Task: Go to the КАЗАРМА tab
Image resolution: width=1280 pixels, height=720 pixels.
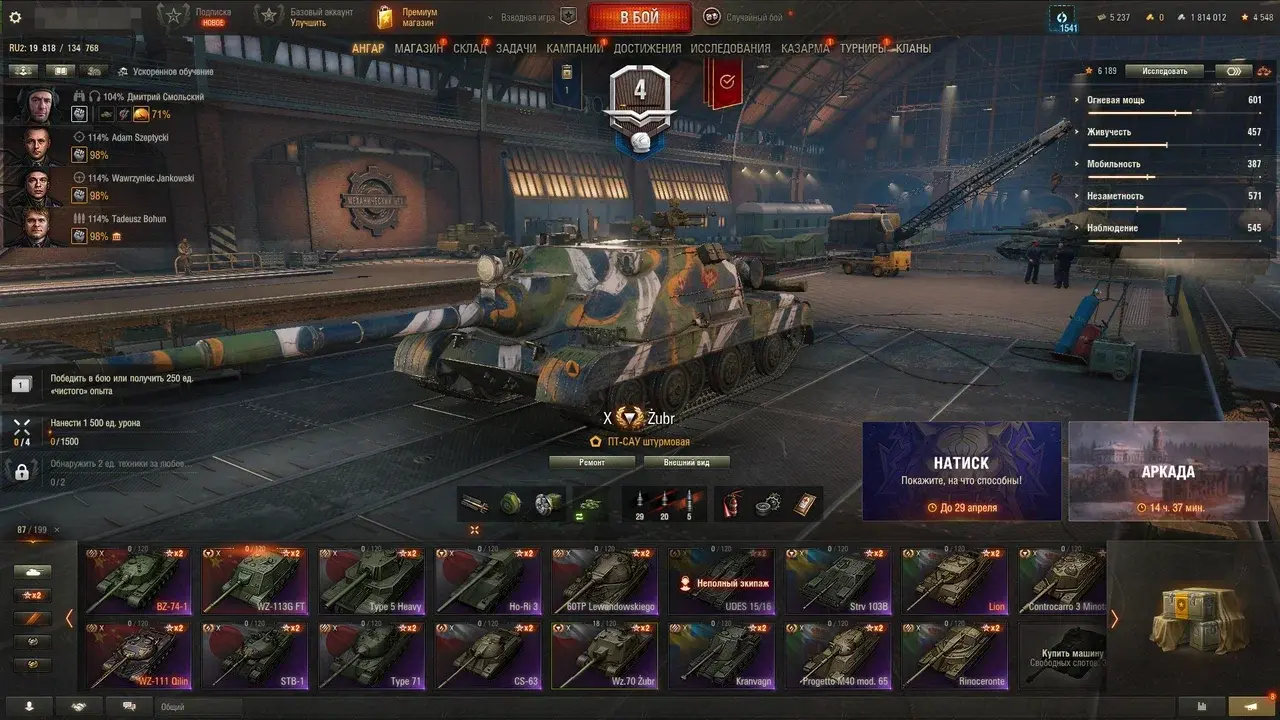Action: click(x=804, y=48)
